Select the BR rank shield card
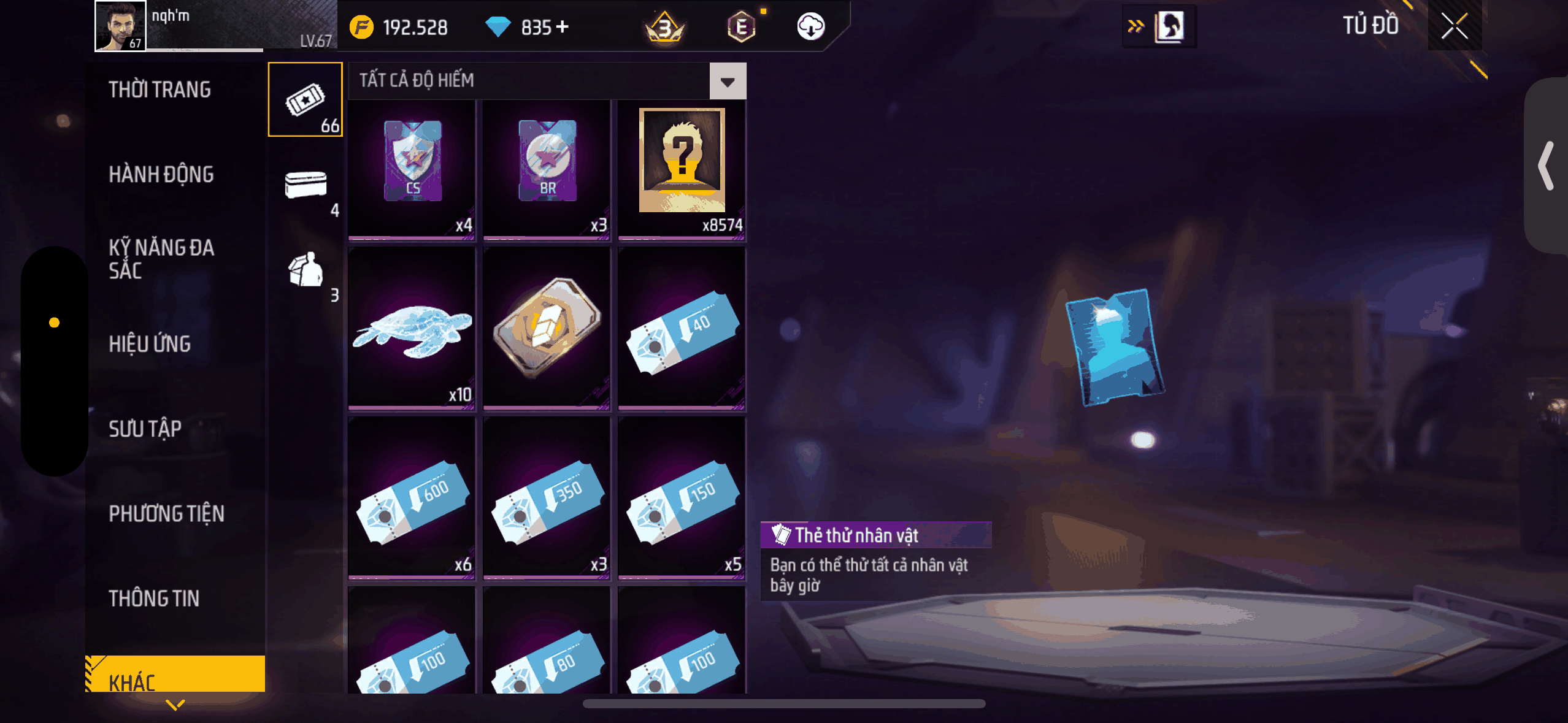 [547, 169]
